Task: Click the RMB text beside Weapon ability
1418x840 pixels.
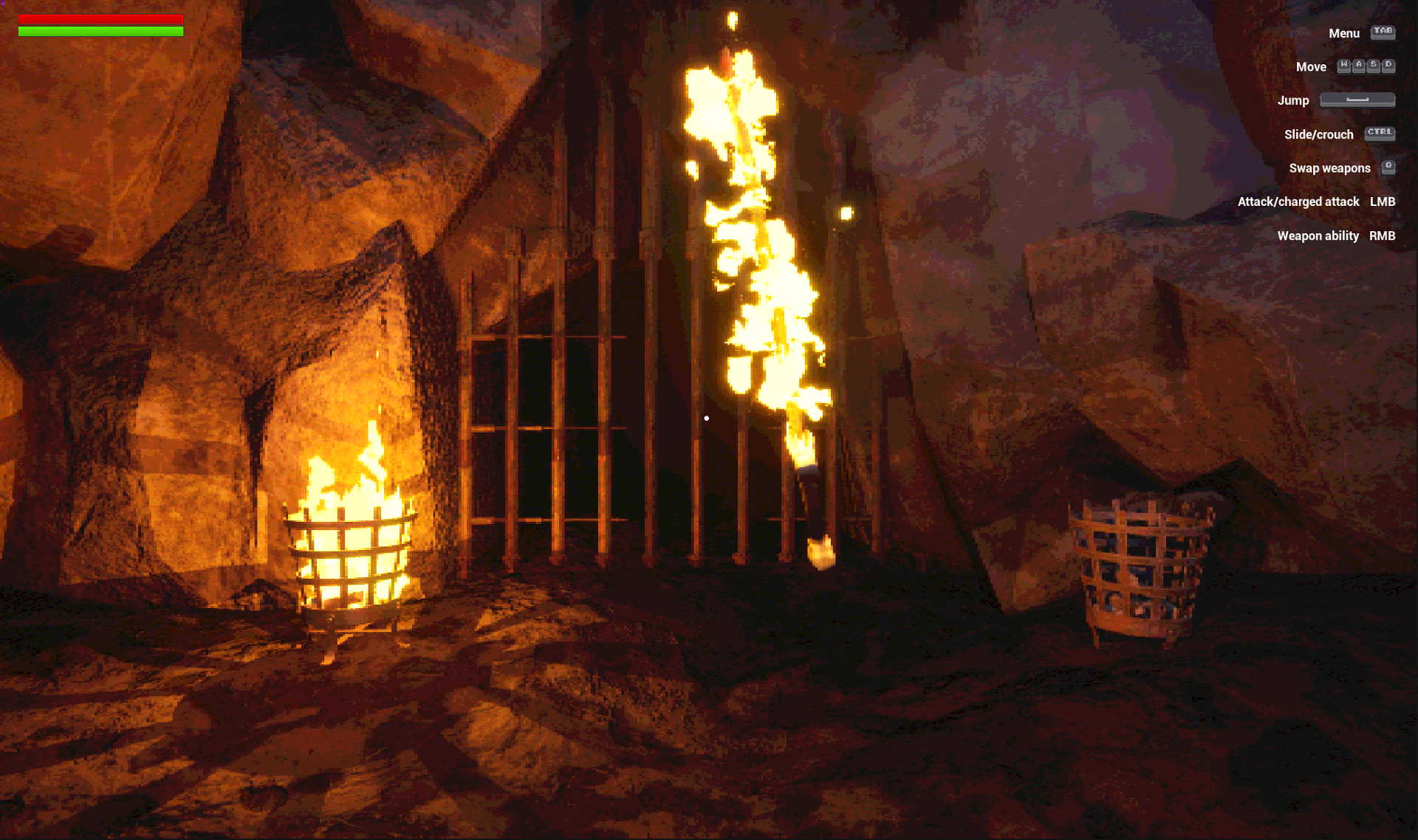Action: 1382,235
